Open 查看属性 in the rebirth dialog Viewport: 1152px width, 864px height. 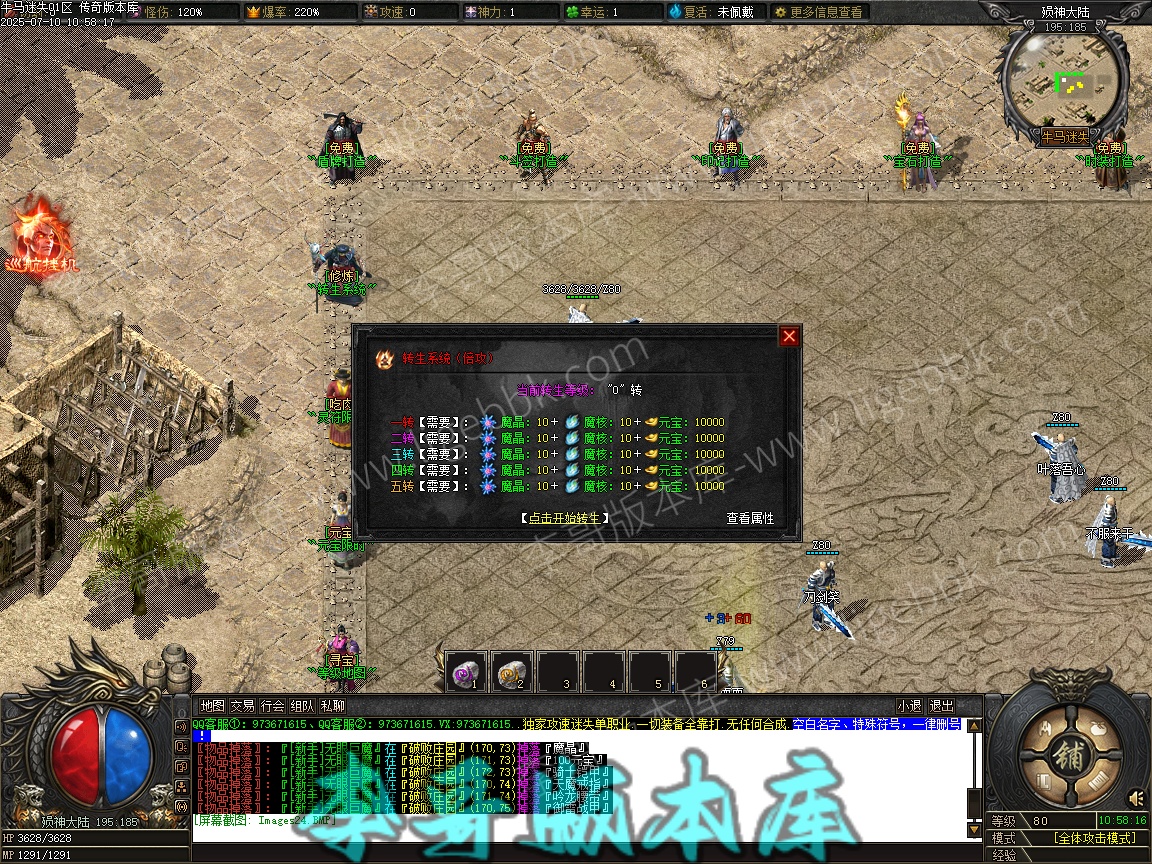750,518
